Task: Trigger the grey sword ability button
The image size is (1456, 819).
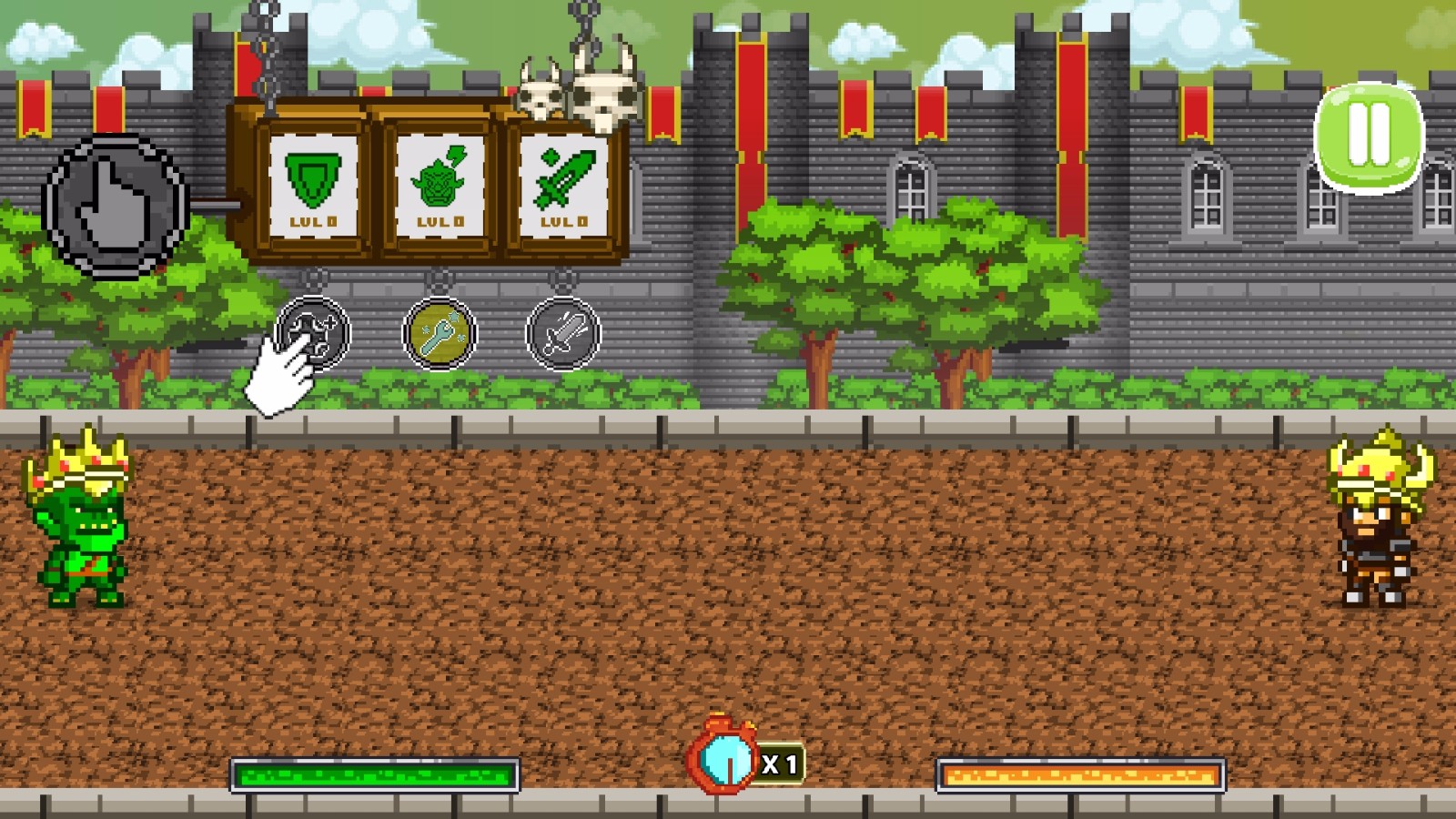Action: pyautogui.click(x=563, y=334)
